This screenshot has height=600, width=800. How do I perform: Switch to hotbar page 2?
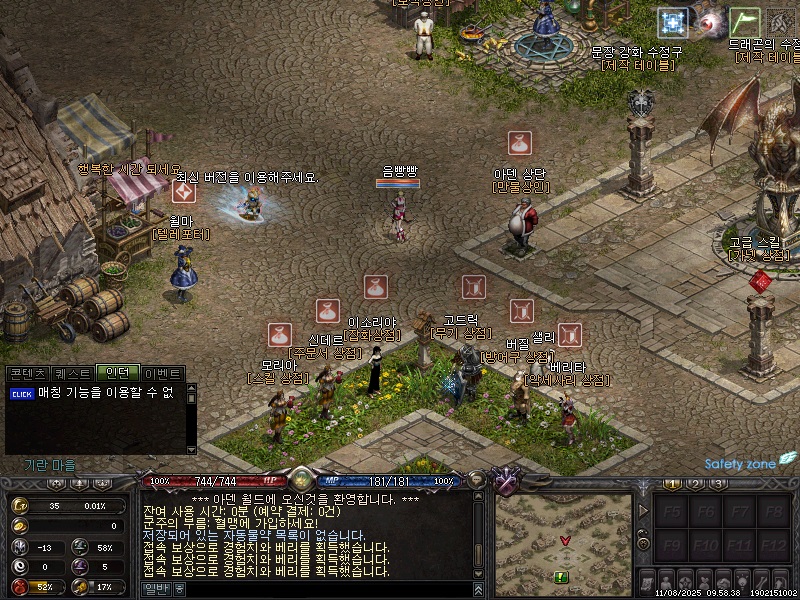(695, 484)
